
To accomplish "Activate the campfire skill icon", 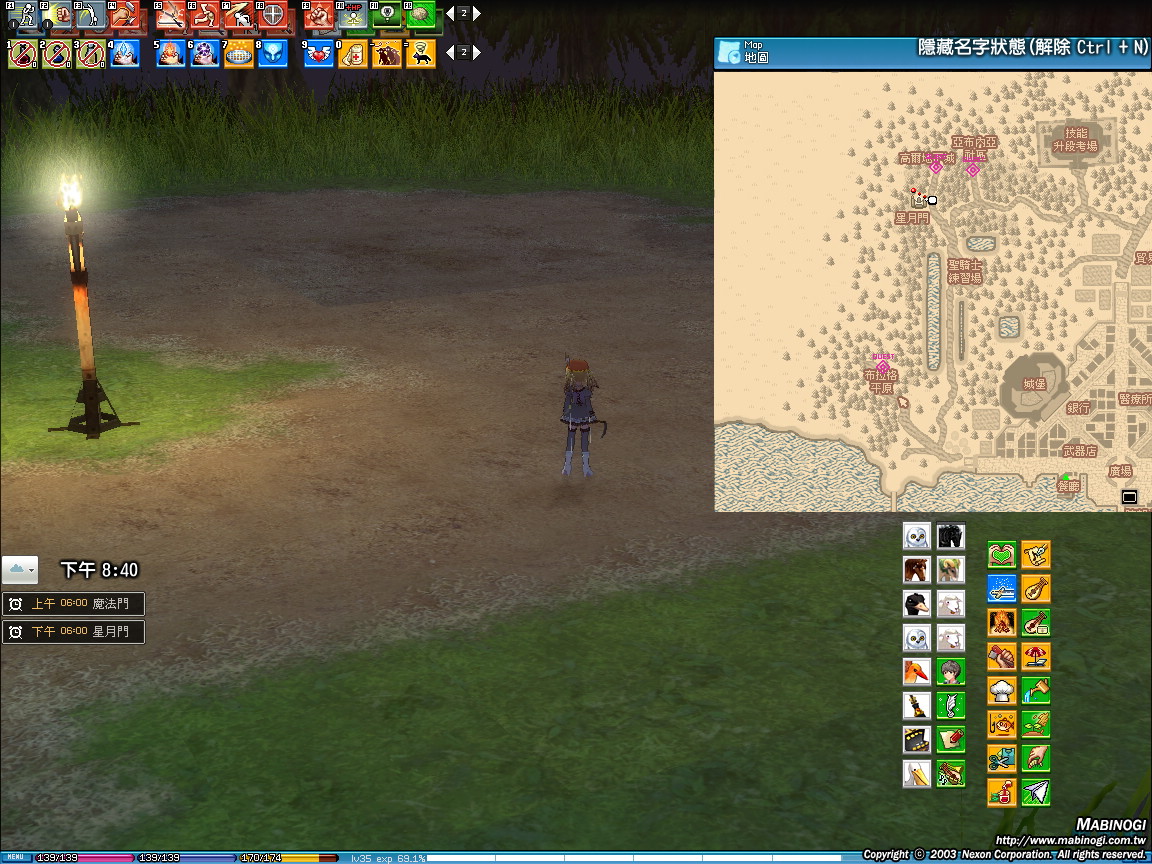I will click(x=1001, y=623).
